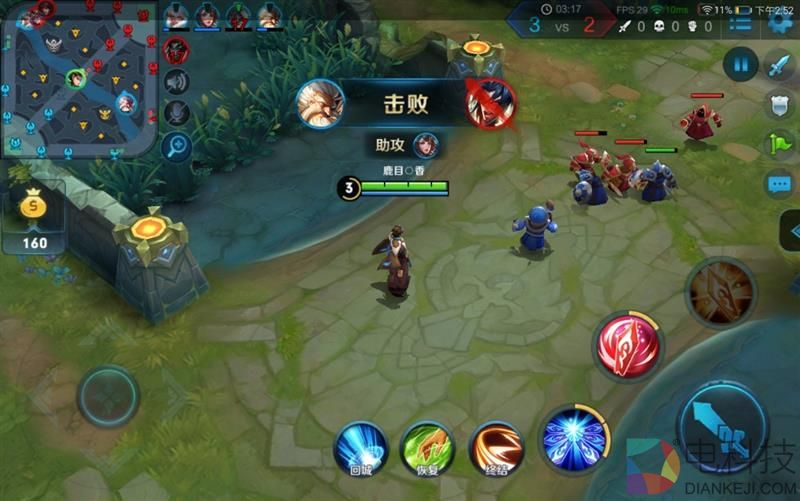Send the shield defend signal
The width and height of the screenshot is (800, 501).
pyautogui.click(x=778, y=104)
